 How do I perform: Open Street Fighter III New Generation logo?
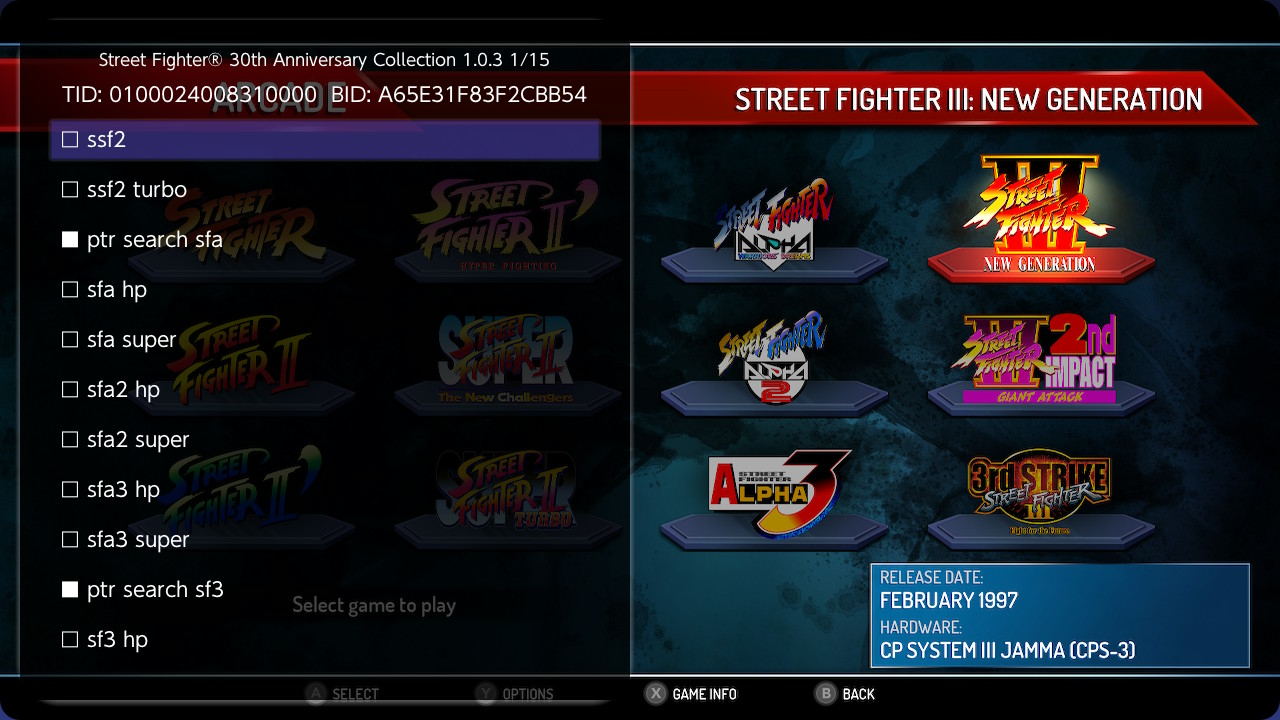(1042, 215)
